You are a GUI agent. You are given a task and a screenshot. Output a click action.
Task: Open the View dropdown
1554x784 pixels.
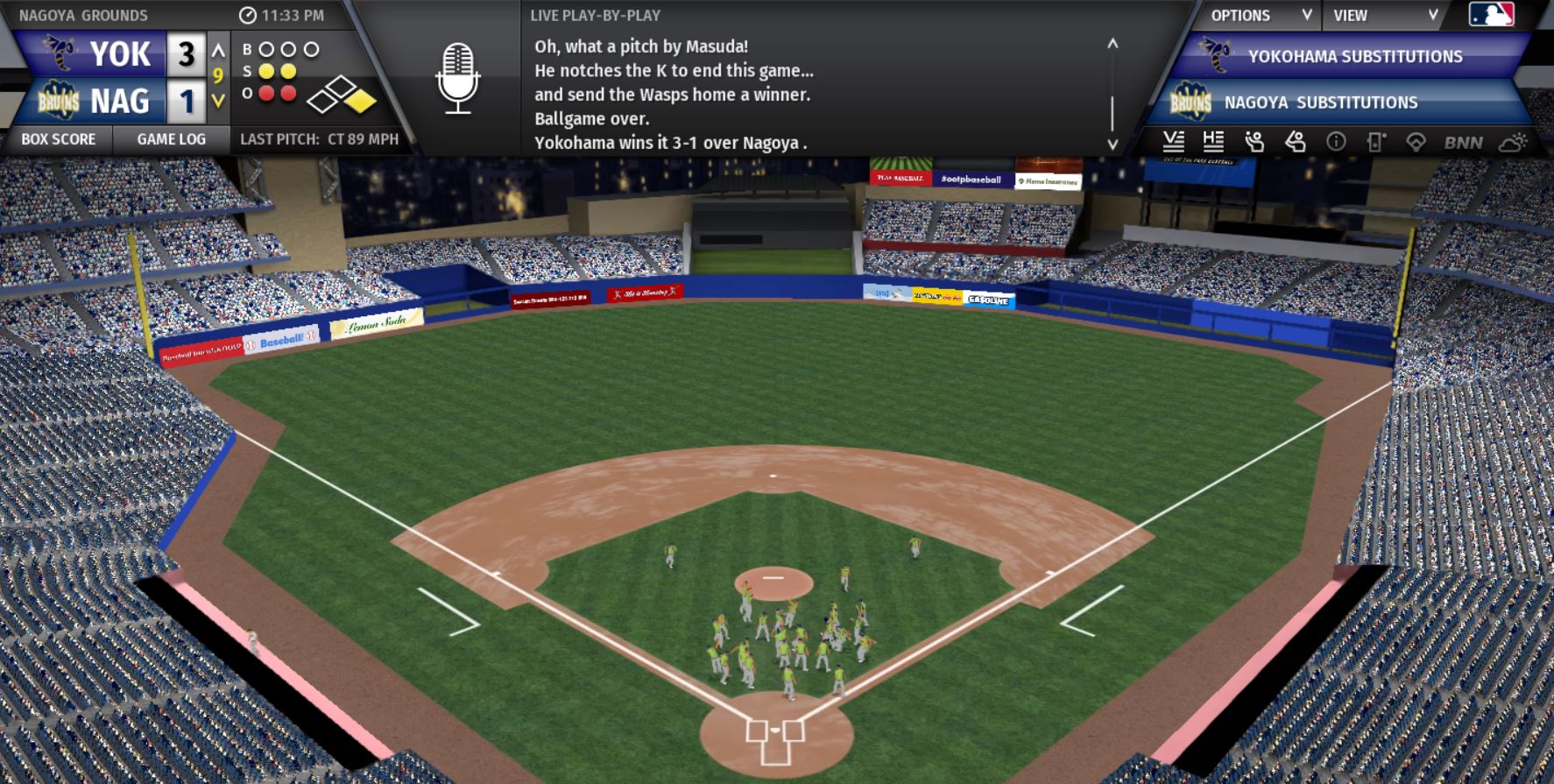1384,15
